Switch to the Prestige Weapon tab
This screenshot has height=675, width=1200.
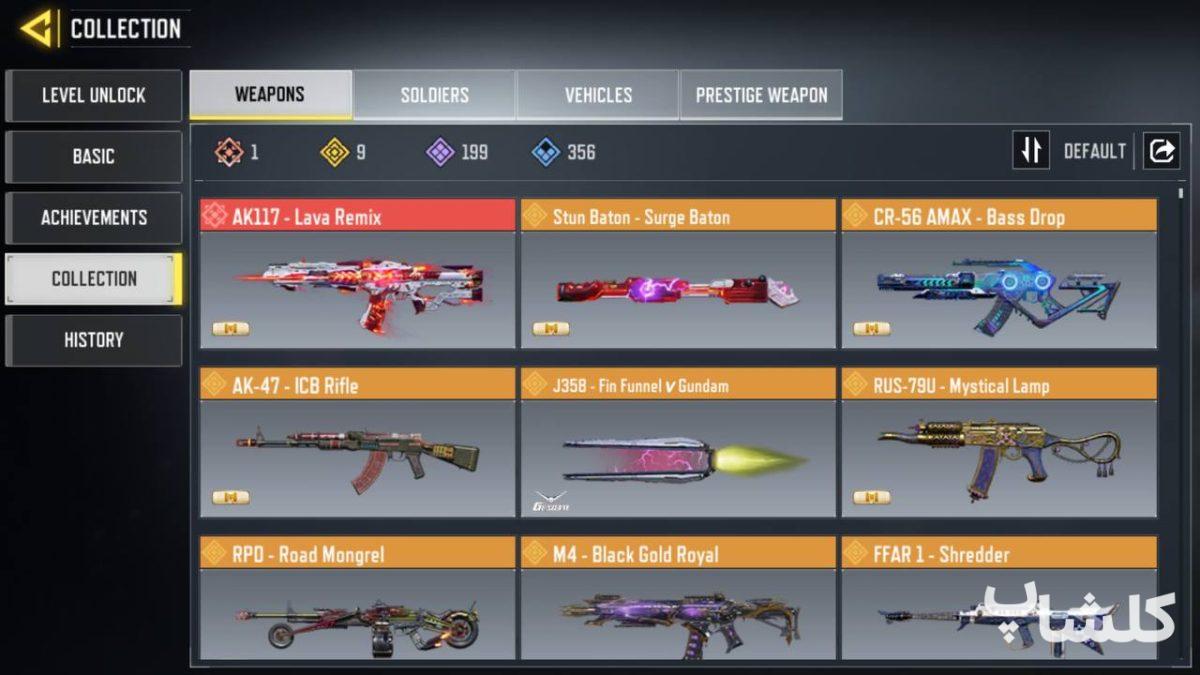point(761,95)
